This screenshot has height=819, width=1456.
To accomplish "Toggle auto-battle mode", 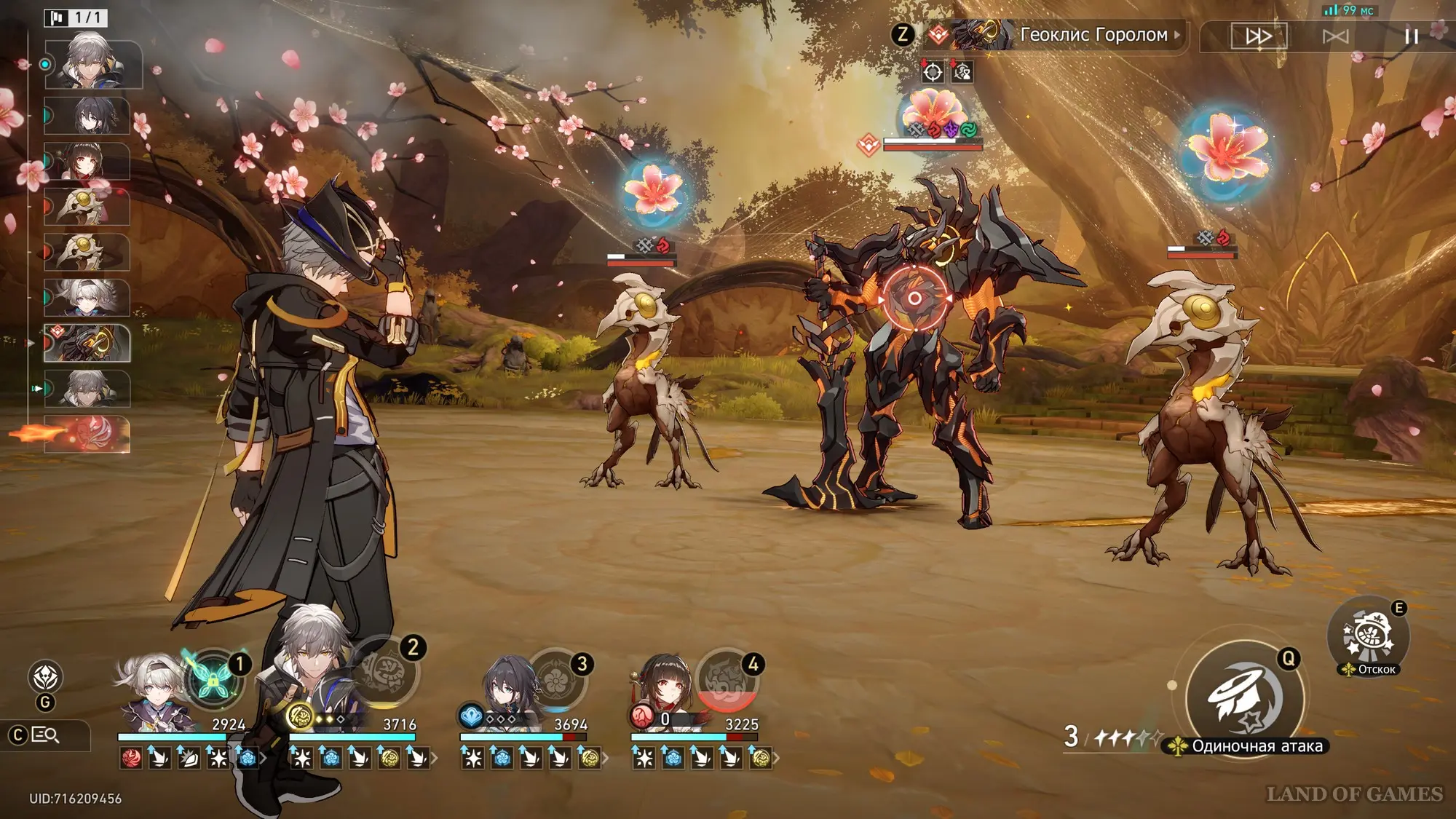I will [1335, 36].
